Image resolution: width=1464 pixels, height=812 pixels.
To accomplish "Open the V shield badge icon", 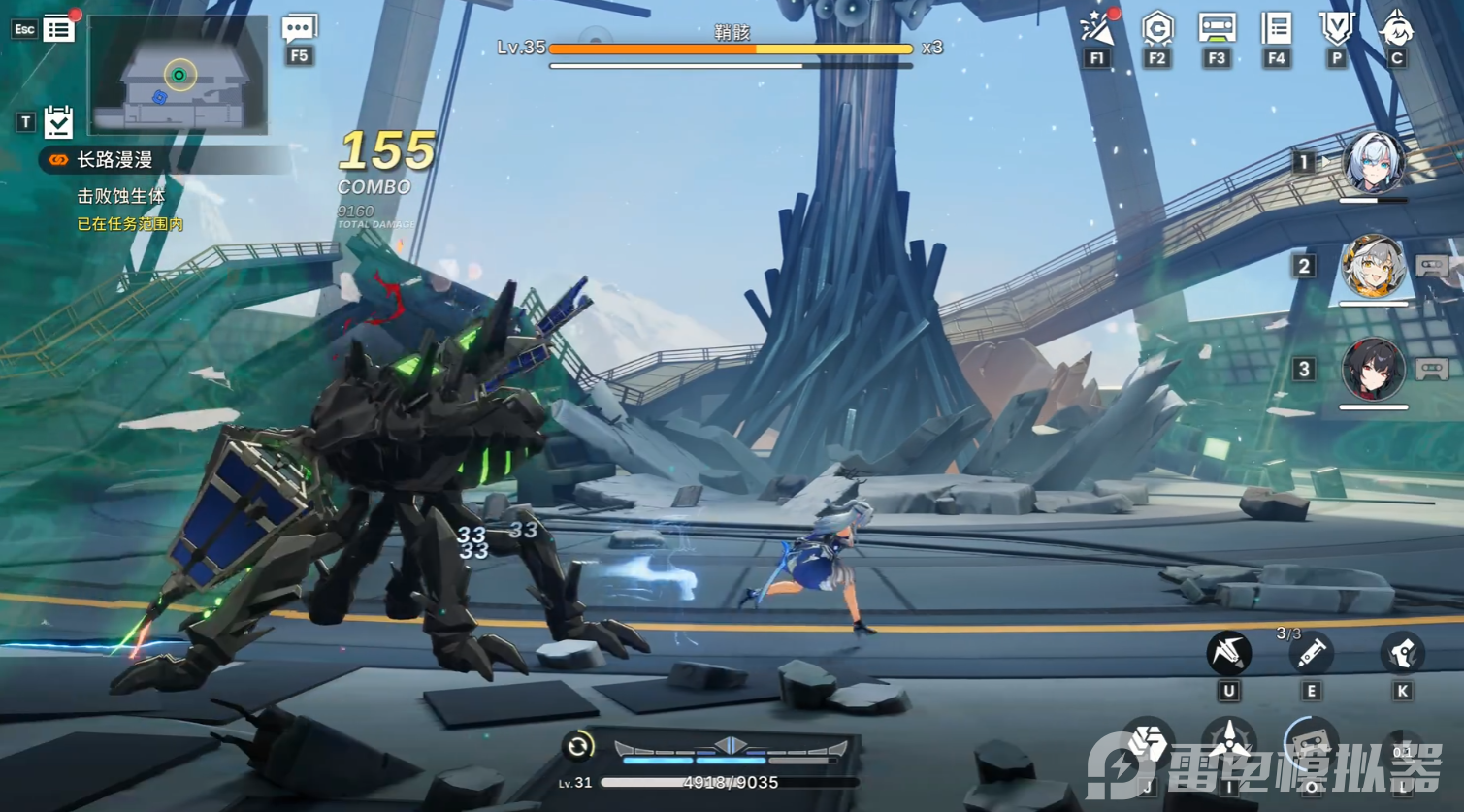I will (1336, 29).
